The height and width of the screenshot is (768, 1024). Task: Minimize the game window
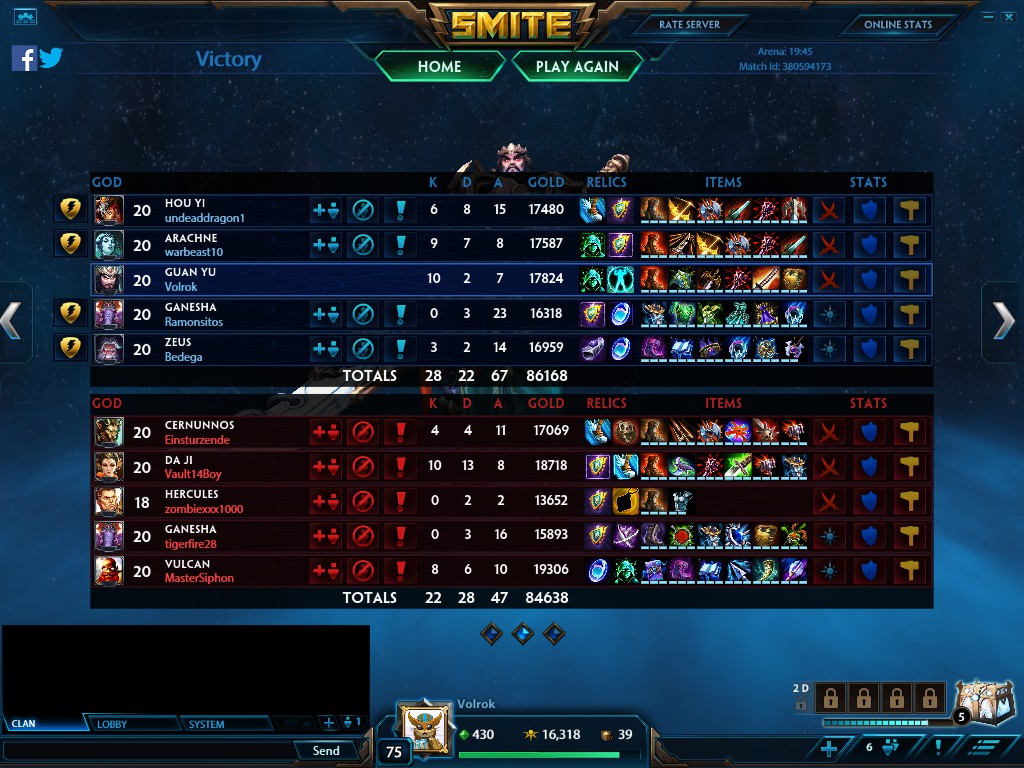tap(988, 16)
